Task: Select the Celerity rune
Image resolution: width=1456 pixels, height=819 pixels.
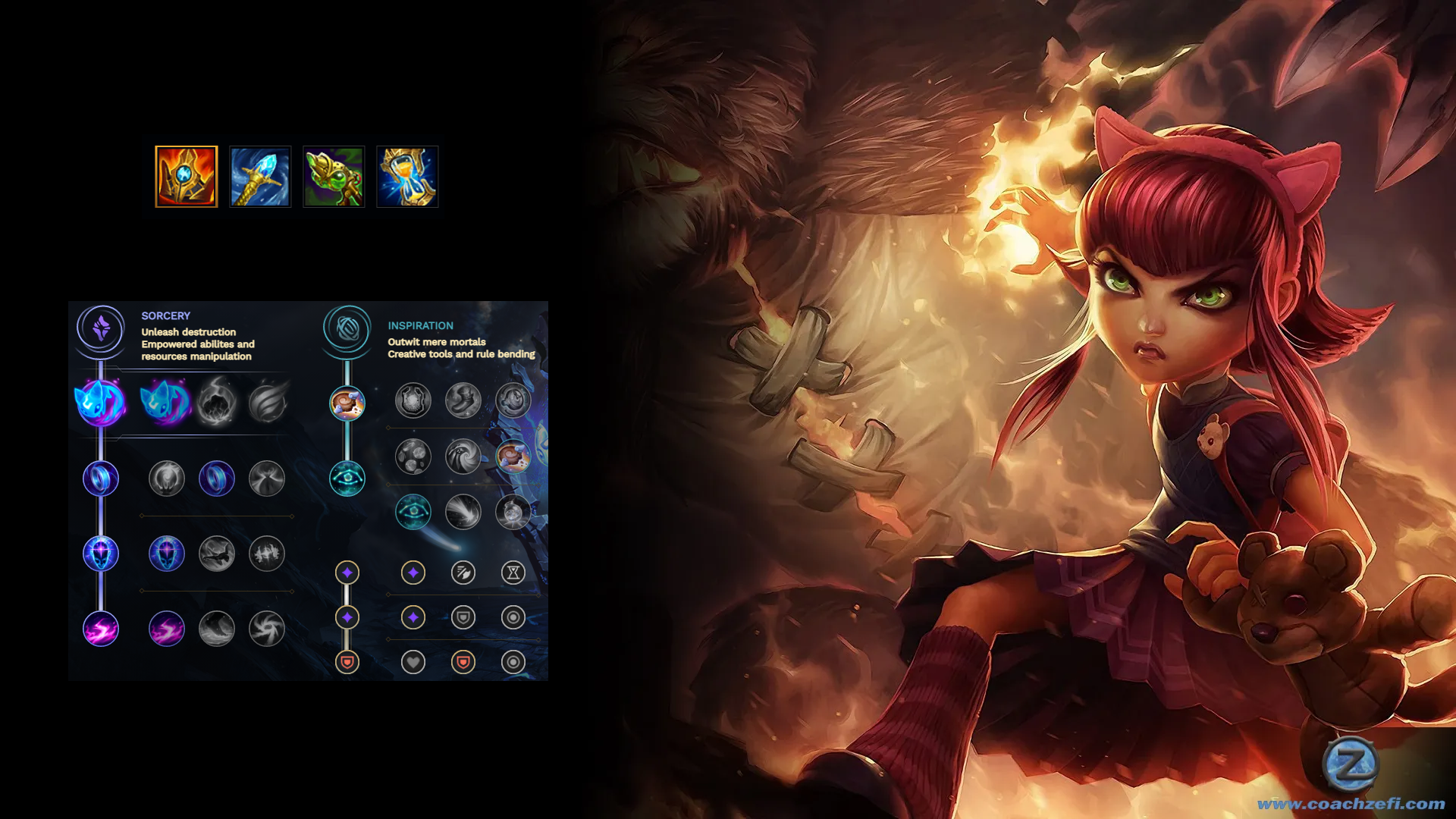Action: point(217,554)
